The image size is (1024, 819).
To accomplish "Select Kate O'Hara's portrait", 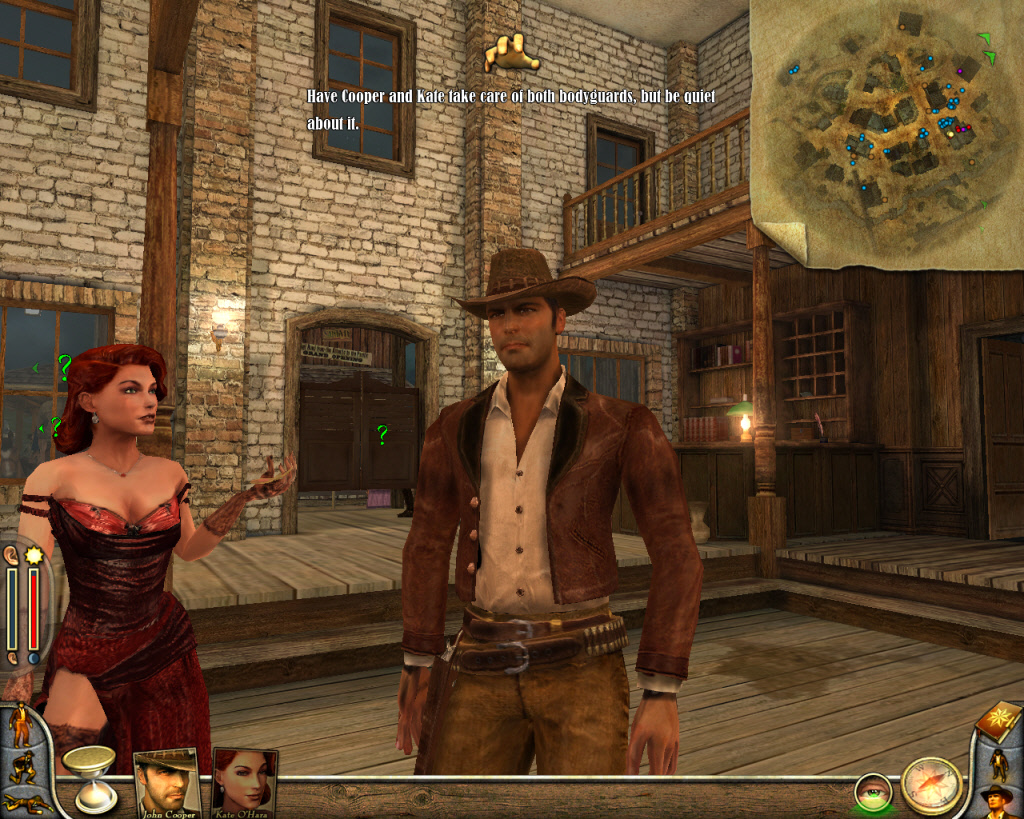I will (x=243, y=780).
